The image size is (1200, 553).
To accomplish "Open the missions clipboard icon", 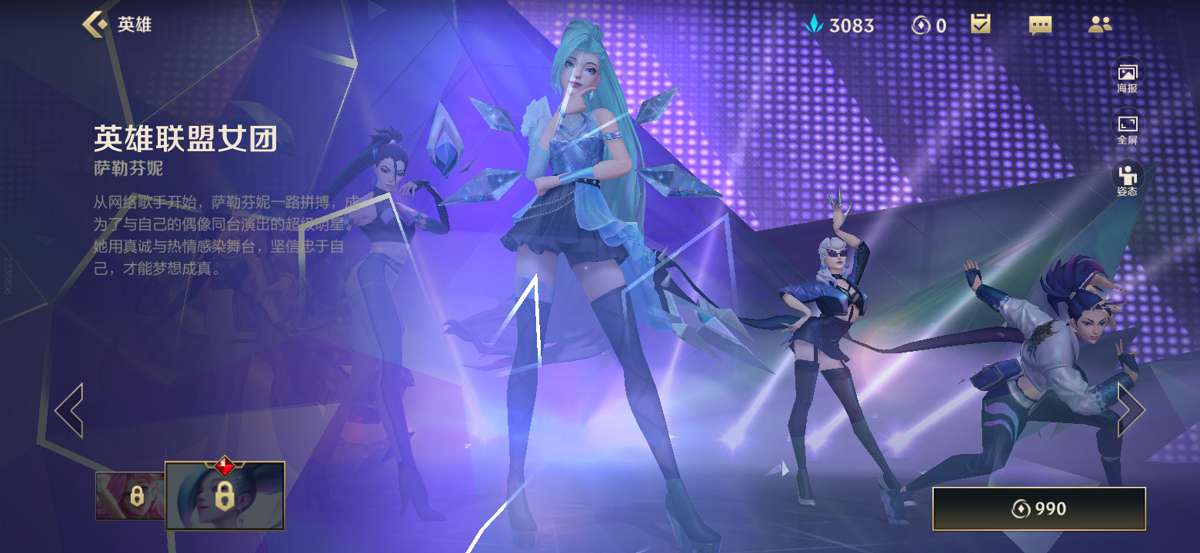I will click(981, 25).
